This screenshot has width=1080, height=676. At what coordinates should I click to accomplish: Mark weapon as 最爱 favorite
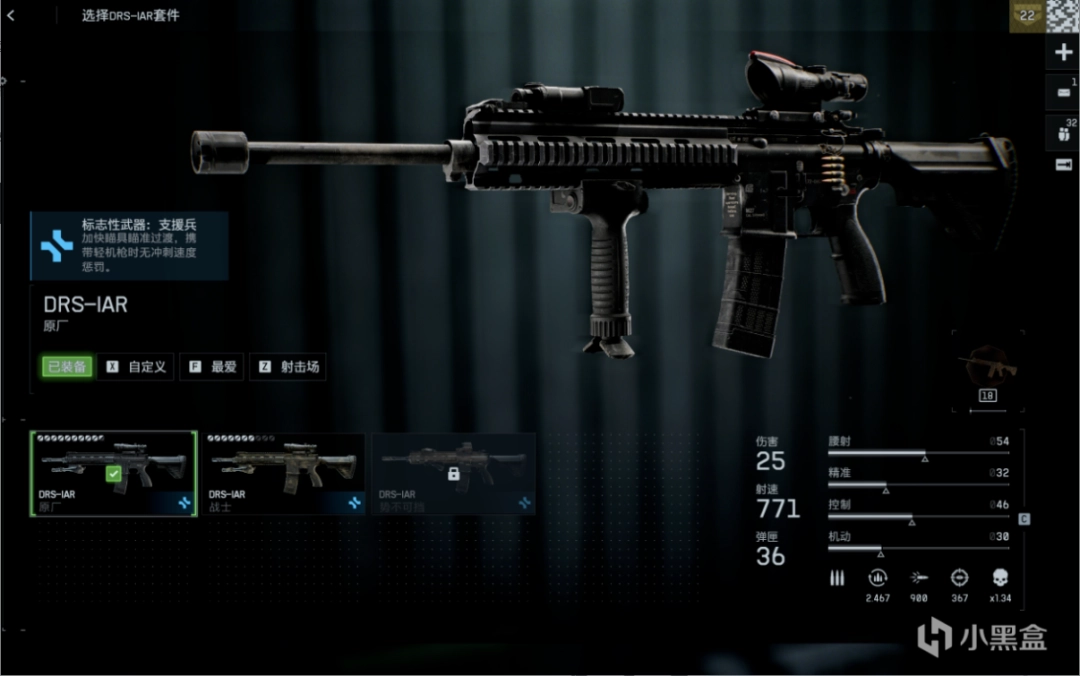[x=213, y=367]
